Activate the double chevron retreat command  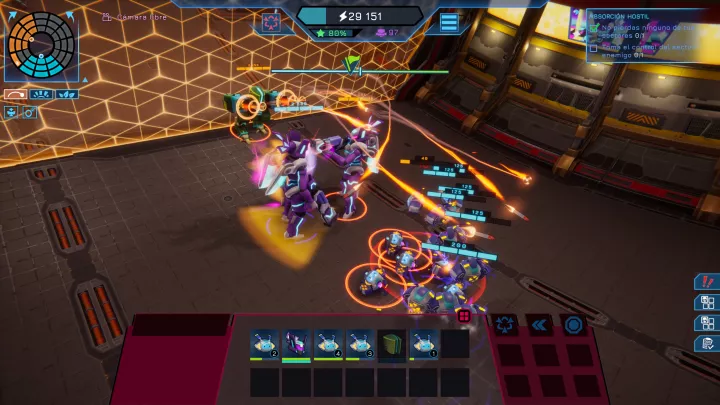tap(538, 324)
